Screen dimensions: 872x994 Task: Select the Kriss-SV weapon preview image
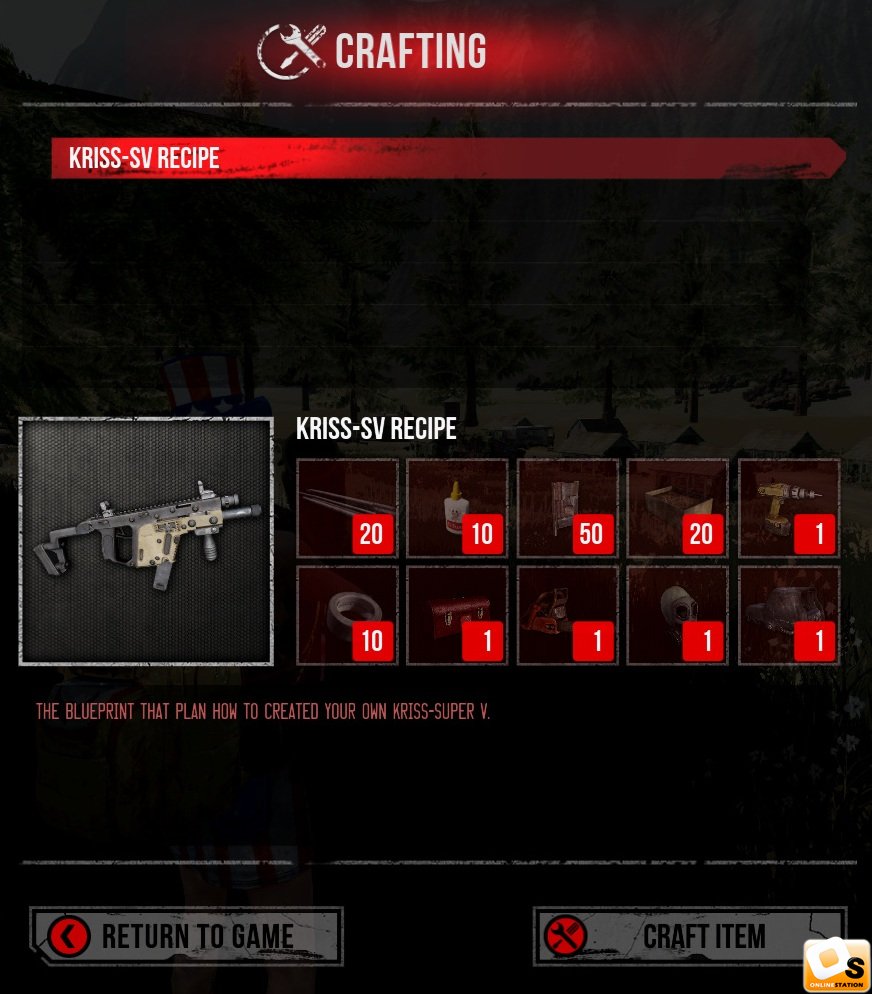click(x=146, y=541)
